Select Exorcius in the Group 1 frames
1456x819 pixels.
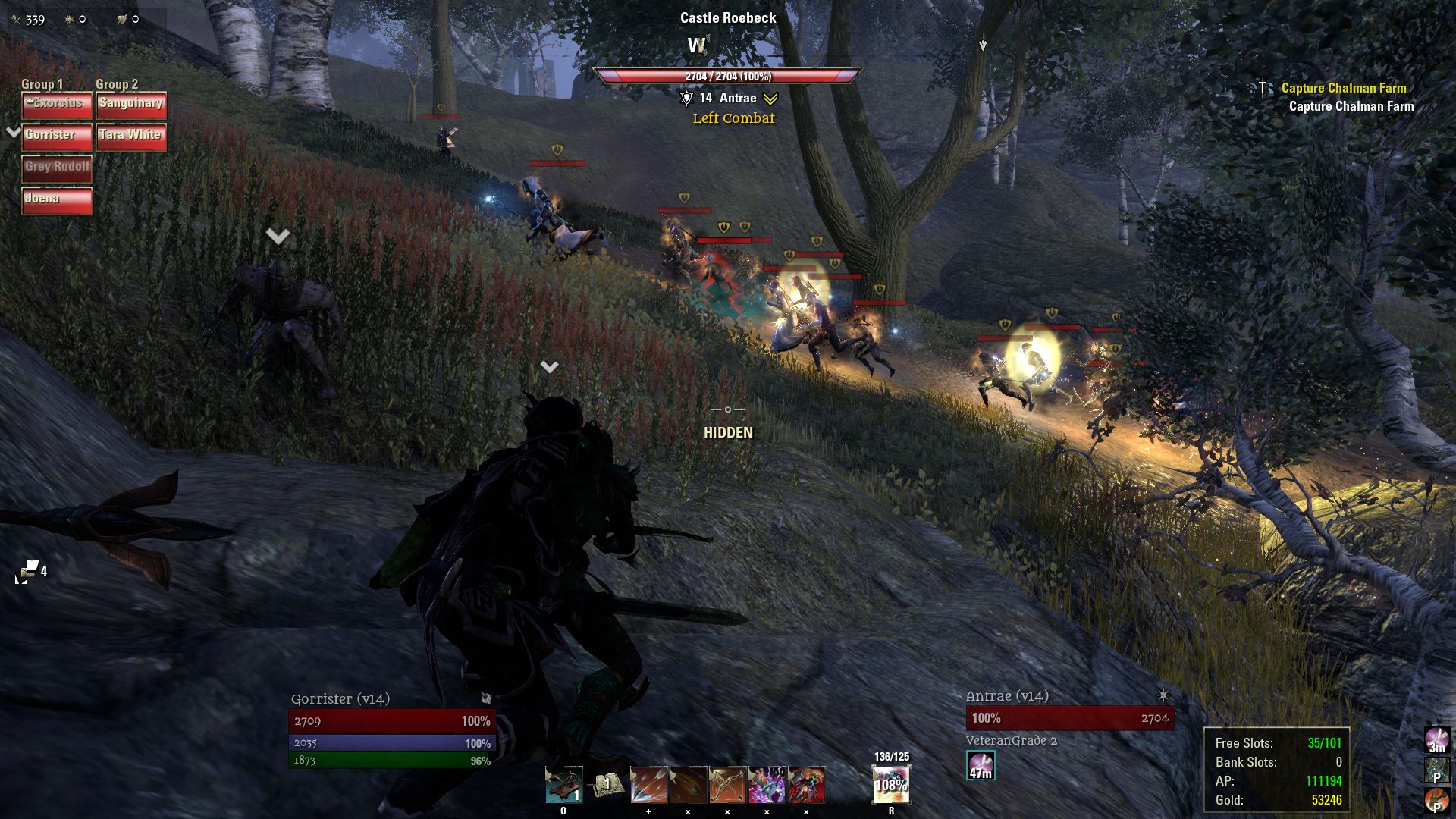pos(57,105)
